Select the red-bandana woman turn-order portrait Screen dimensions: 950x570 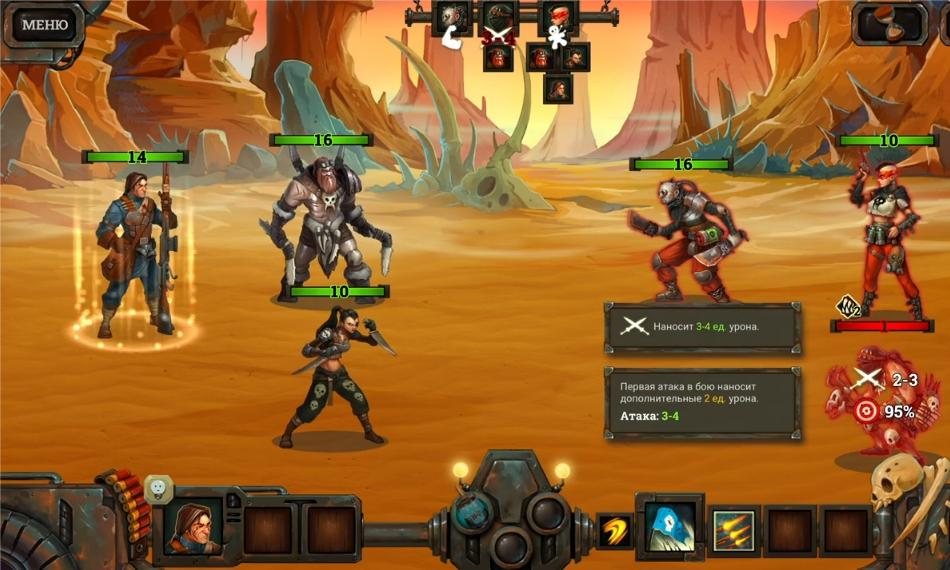pyautogui.click(x=559, y=17)
